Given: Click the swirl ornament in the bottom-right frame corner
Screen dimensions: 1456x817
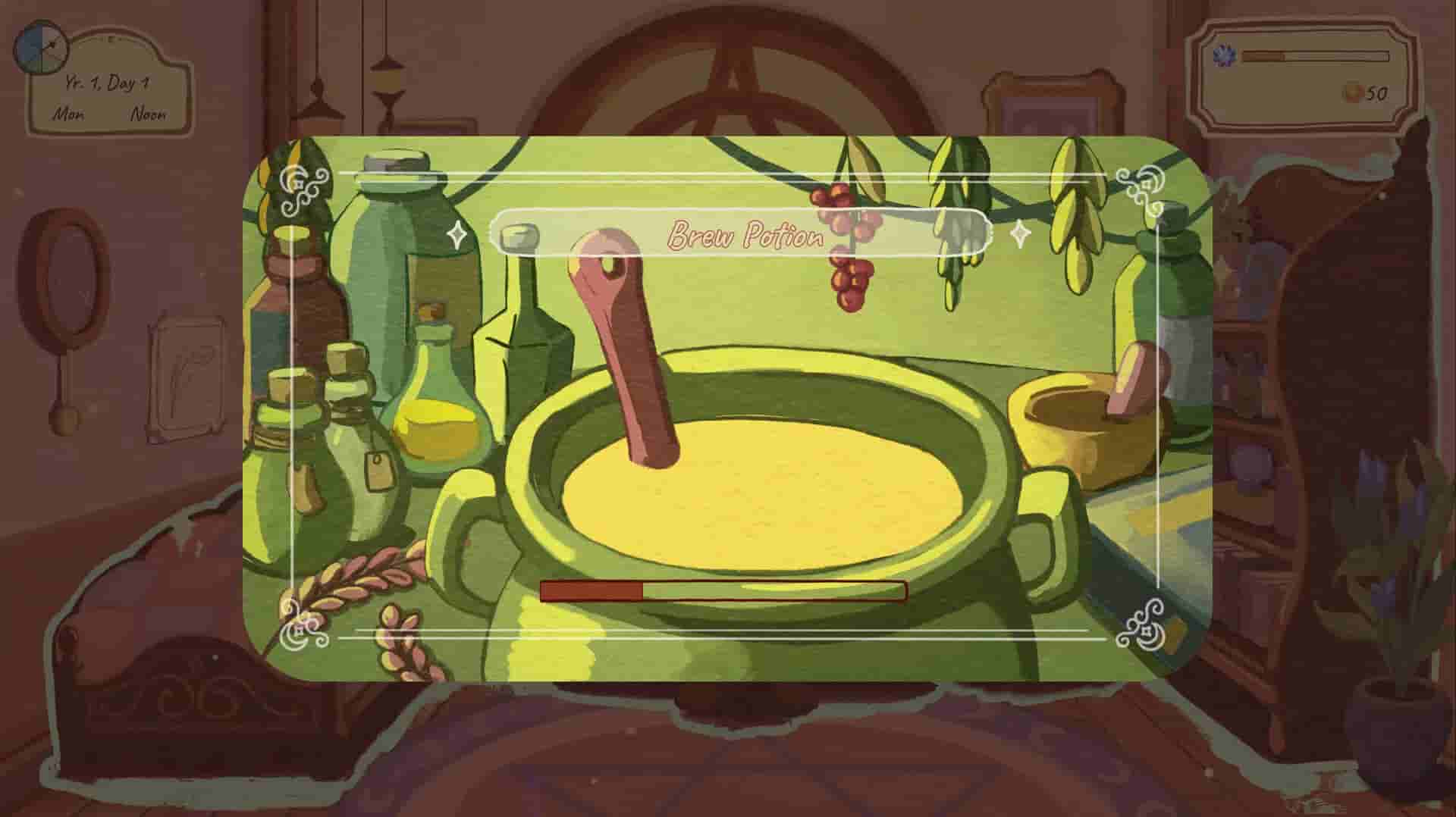Looking at the screenshot, I should pyautogui.click(x=1145, y=625).
